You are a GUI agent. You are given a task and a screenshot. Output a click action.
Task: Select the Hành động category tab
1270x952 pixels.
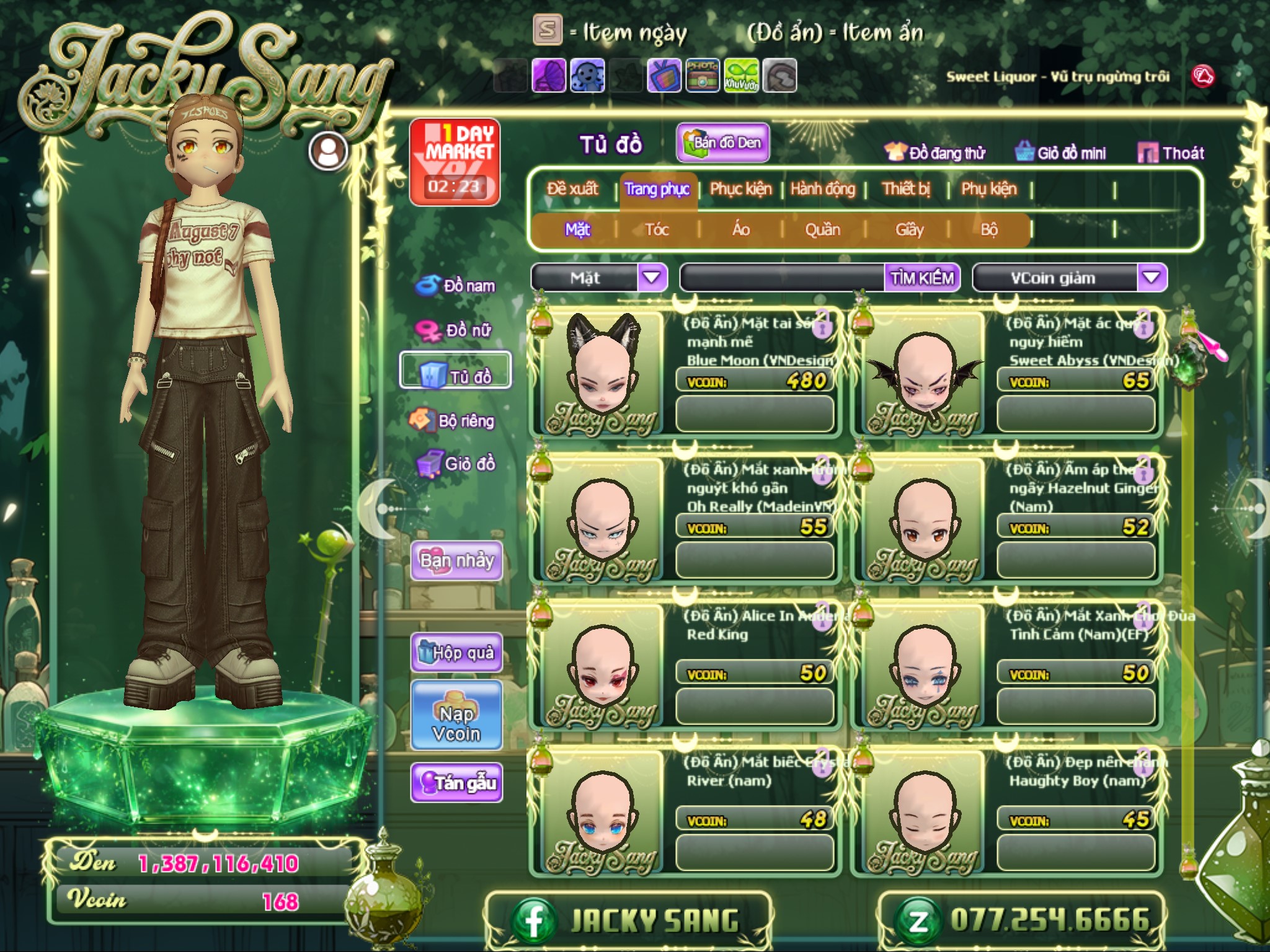coord(822,189)
